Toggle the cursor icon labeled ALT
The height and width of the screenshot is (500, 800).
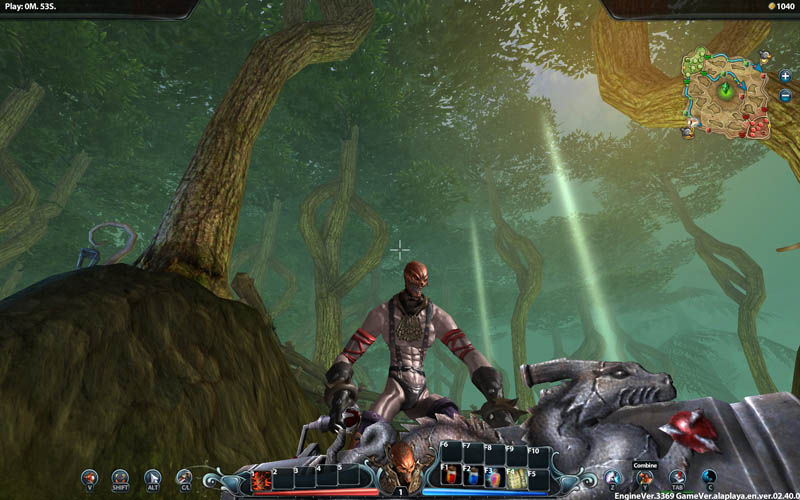click(x=152, y=477)
